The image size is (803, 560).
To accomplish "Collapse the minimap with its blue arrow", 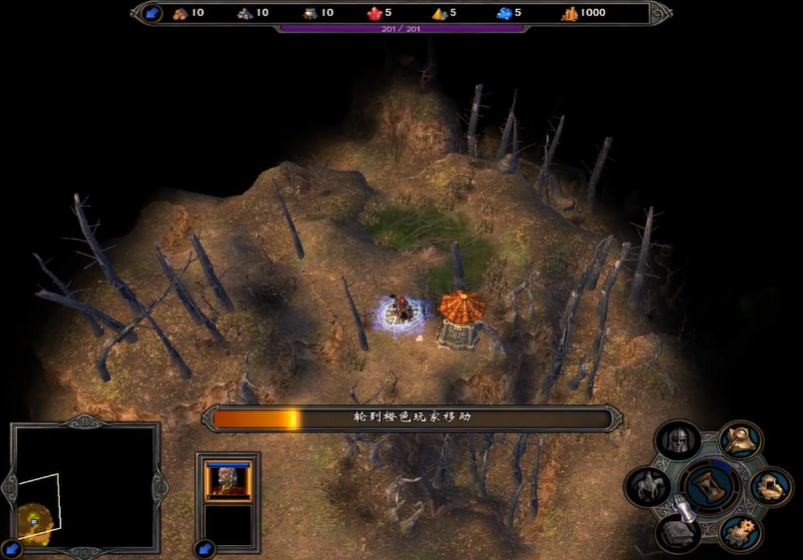I will tap(11, 548).
